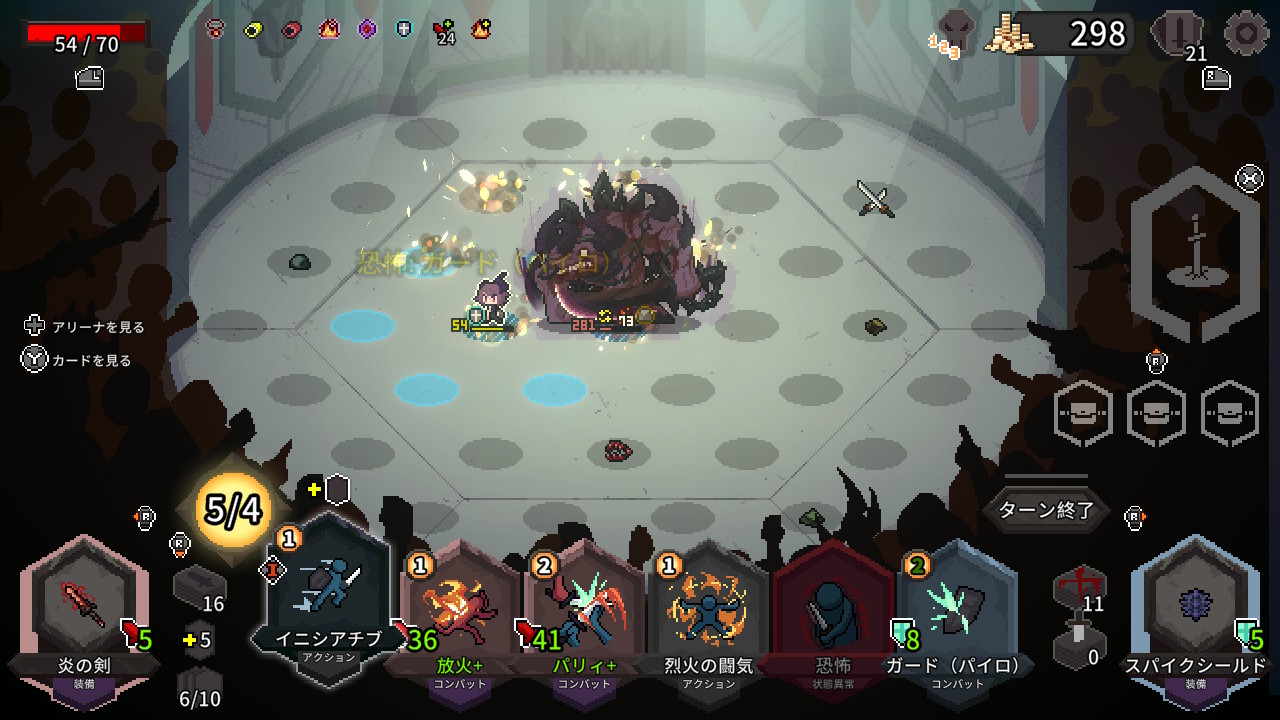Image resolution: width=1280 pixels, height=720 pixels.
Task: Select the 恐怖 status card
Action: [833, 612]
